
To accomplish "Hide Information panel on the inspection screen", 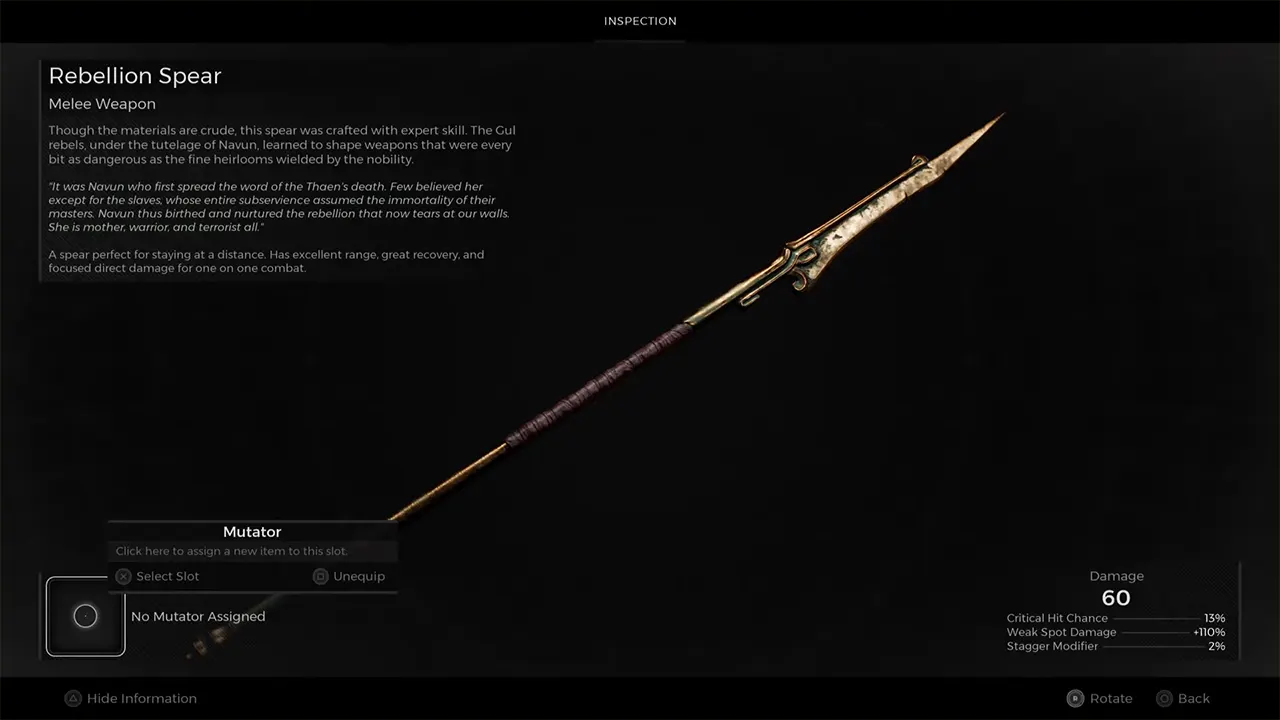I will (x=131, y=698).
